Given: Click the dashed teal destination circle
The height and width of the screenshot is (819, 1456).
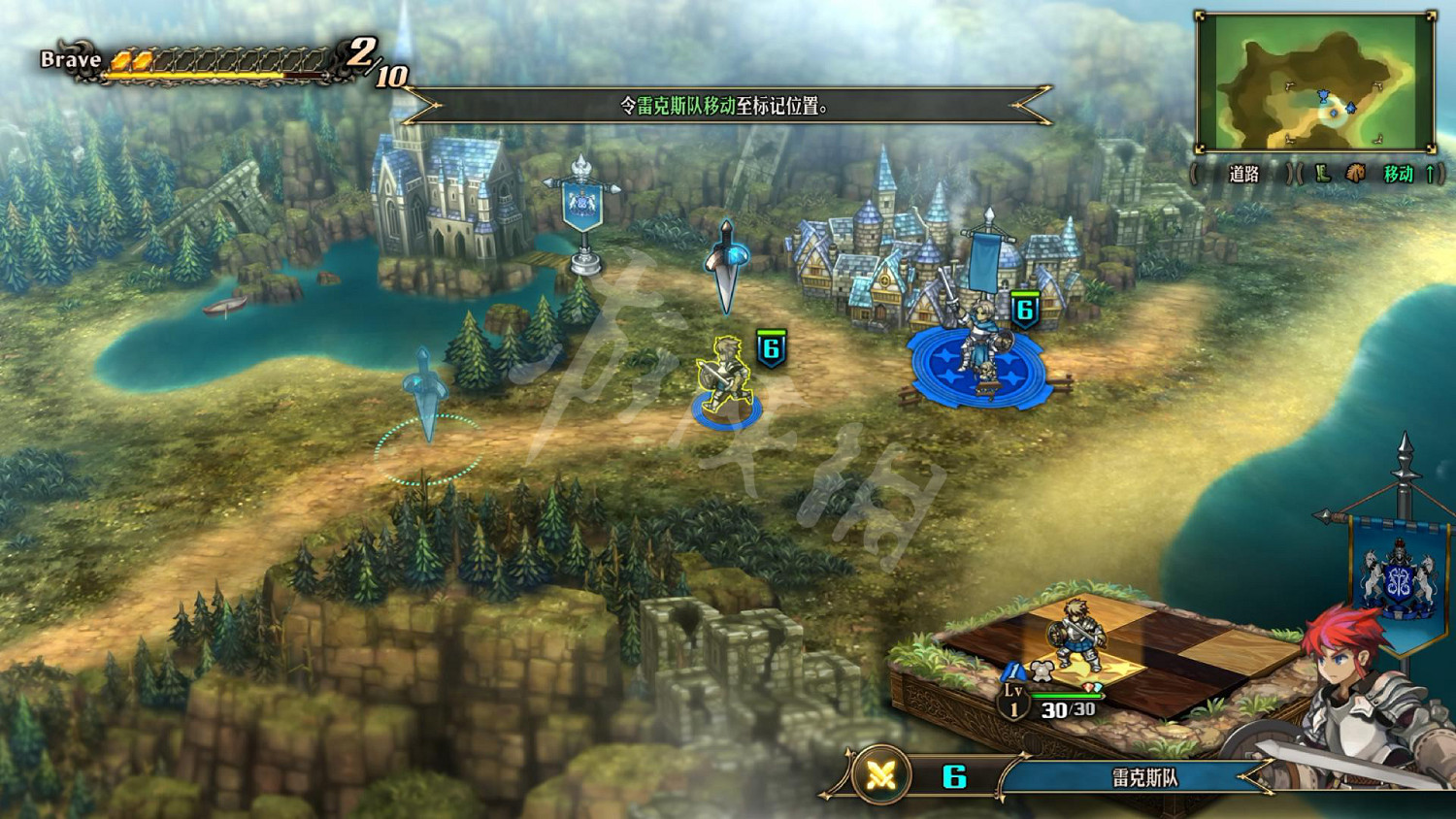Looking at the screenshot, I should [428, 449].
